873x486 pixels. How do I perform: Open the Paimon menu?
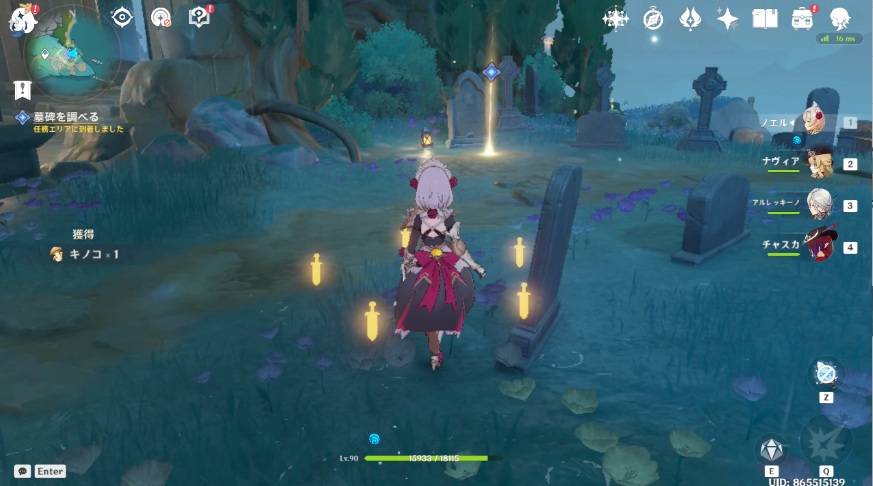point(22,17)
